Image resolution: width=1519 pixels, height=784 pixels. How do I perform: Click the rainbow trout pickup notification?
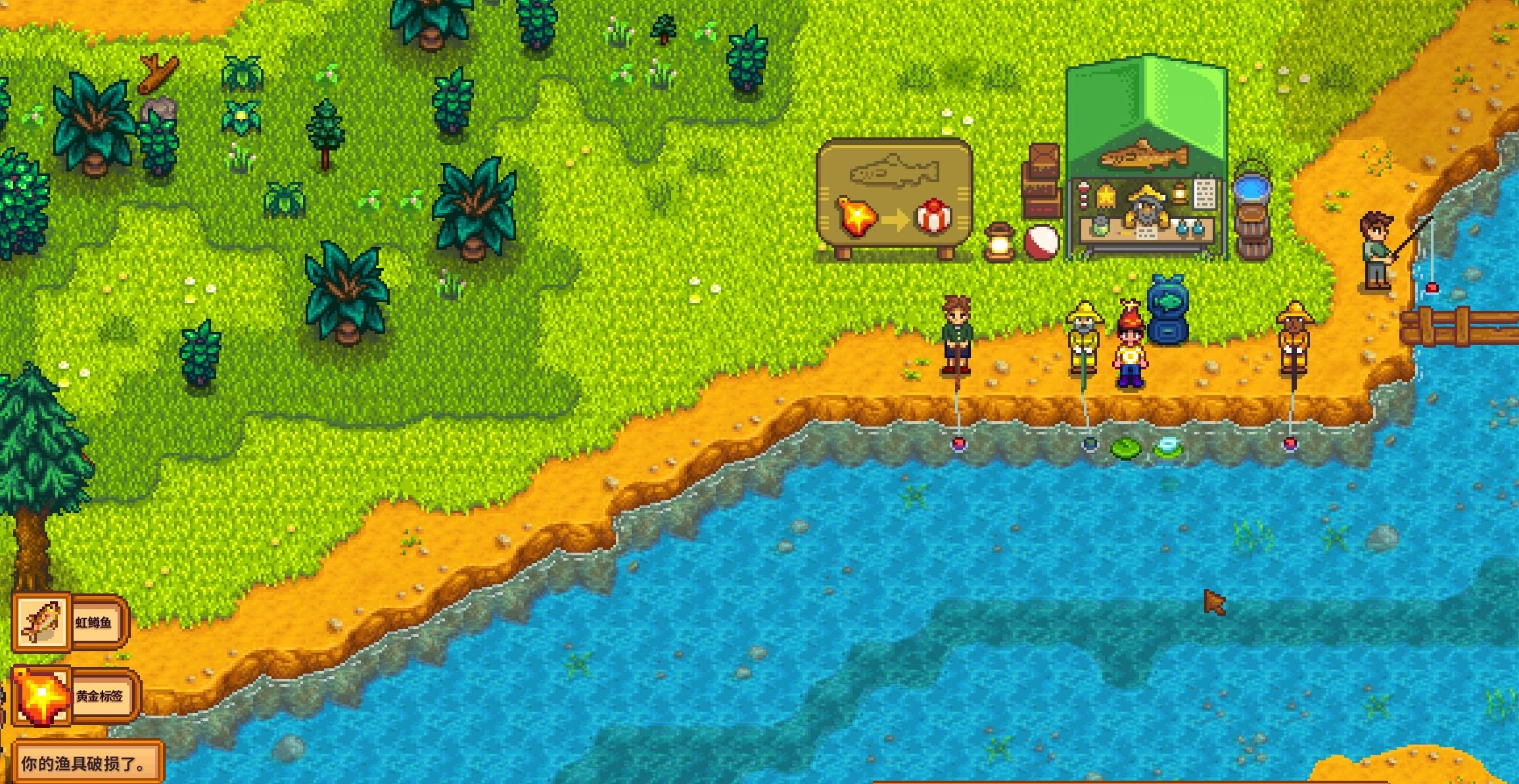(70, 622)
